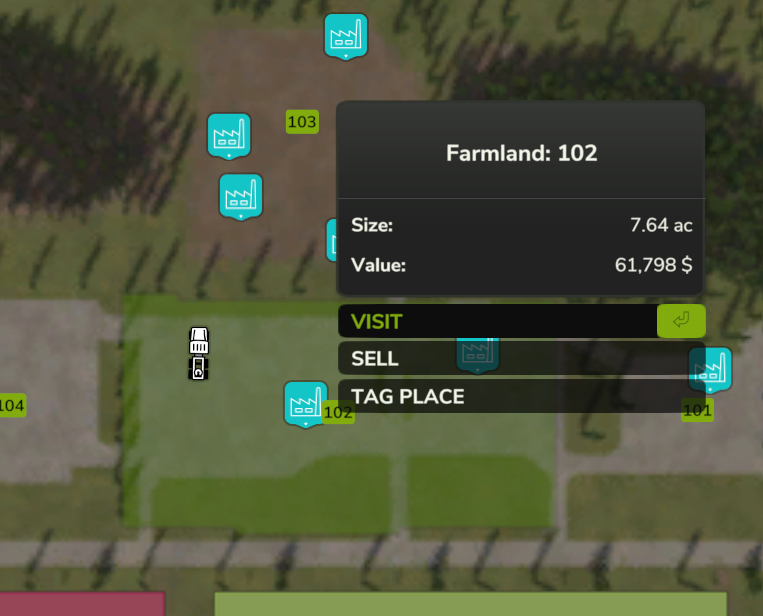
Task: Select the farmland 103 number marker
Action: click(x=302, y=122)
